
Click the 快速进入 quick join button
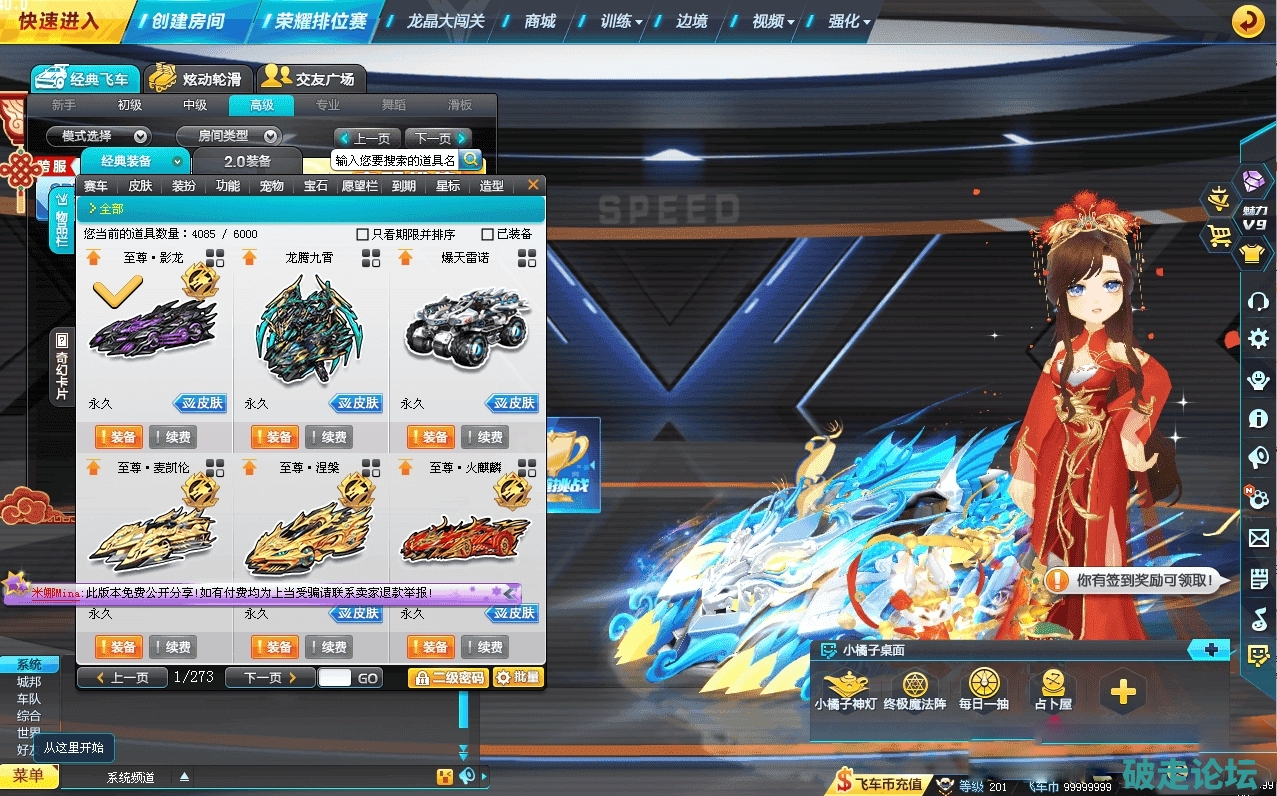[x=58, y=21]
